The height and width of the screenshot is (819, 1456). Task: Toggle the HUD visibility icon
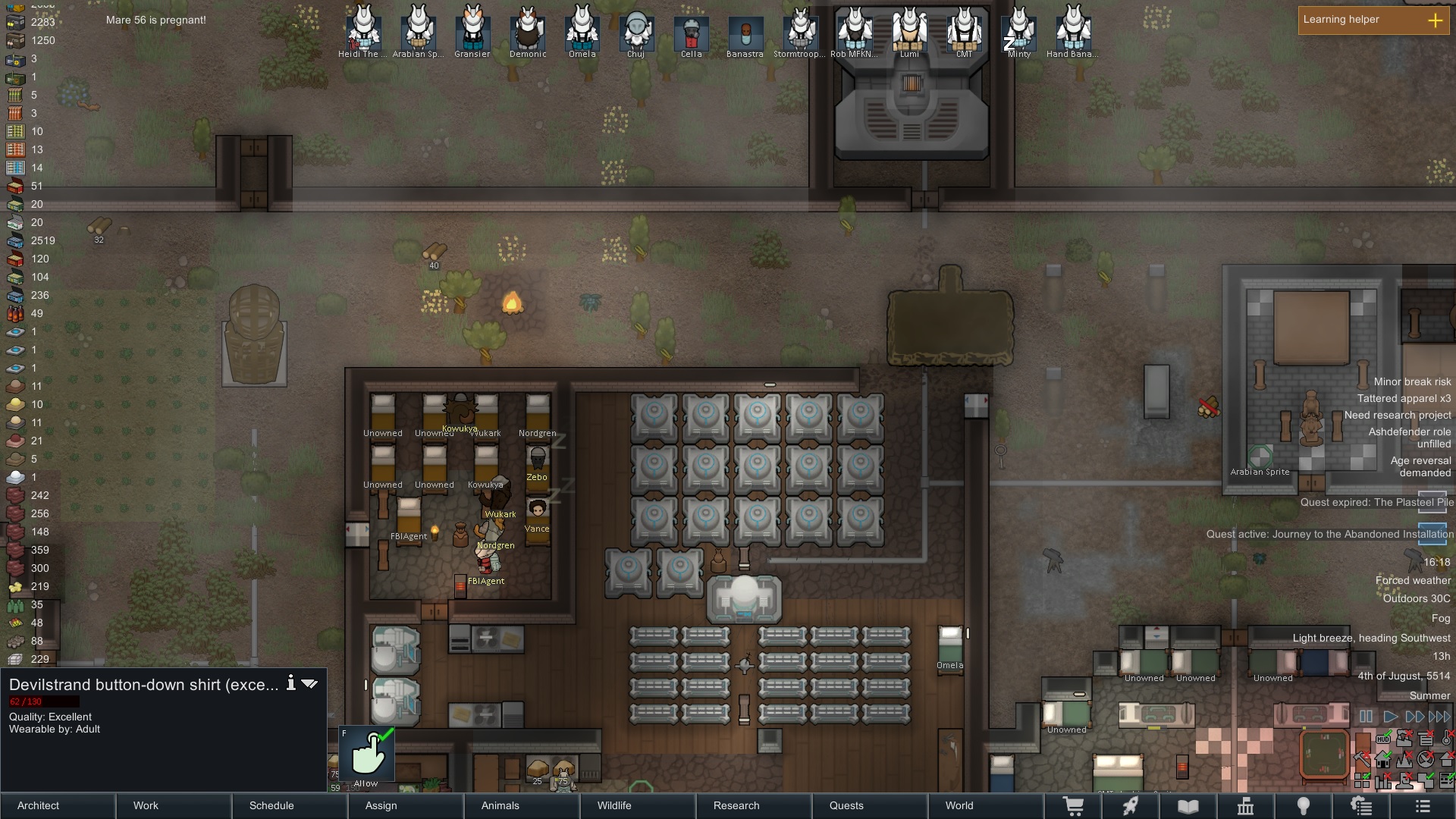pos(1383,739)
